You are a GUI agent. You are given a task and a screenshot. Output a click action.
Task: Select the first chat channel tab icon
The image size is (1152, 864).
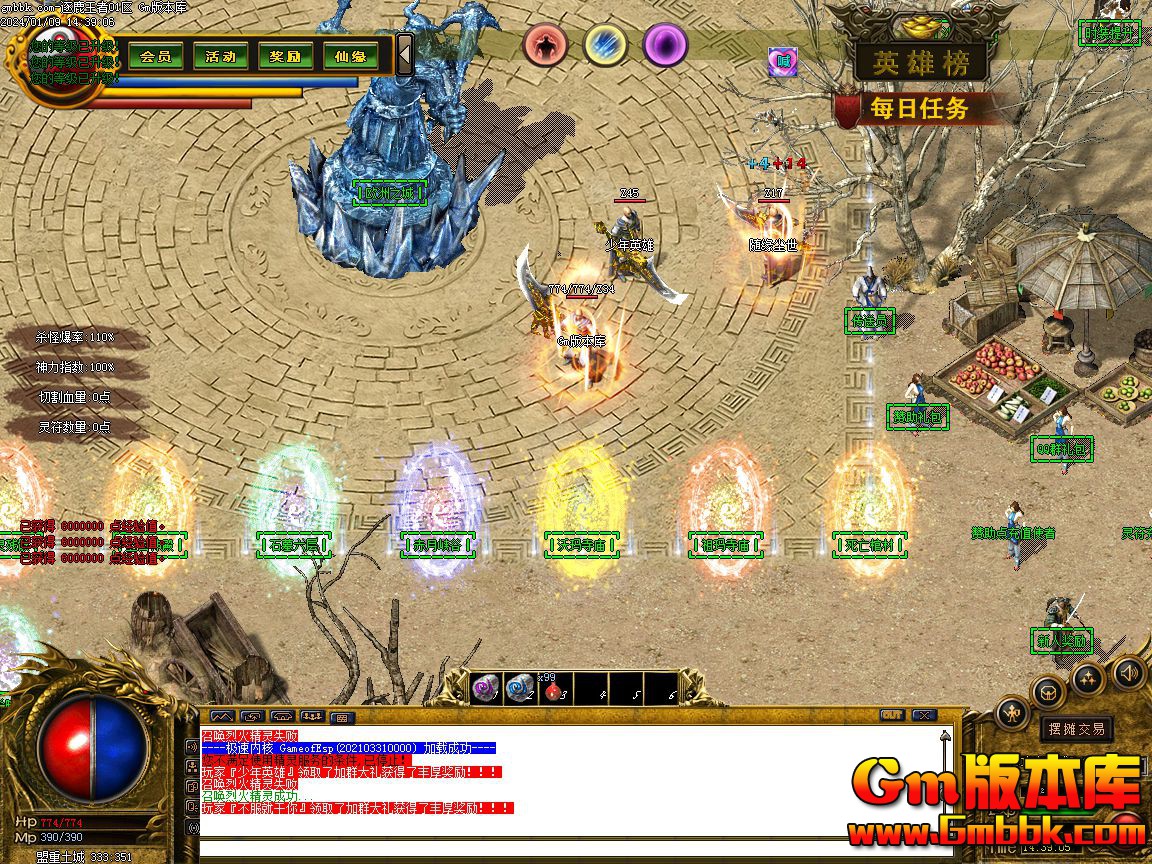coord(221,716)
